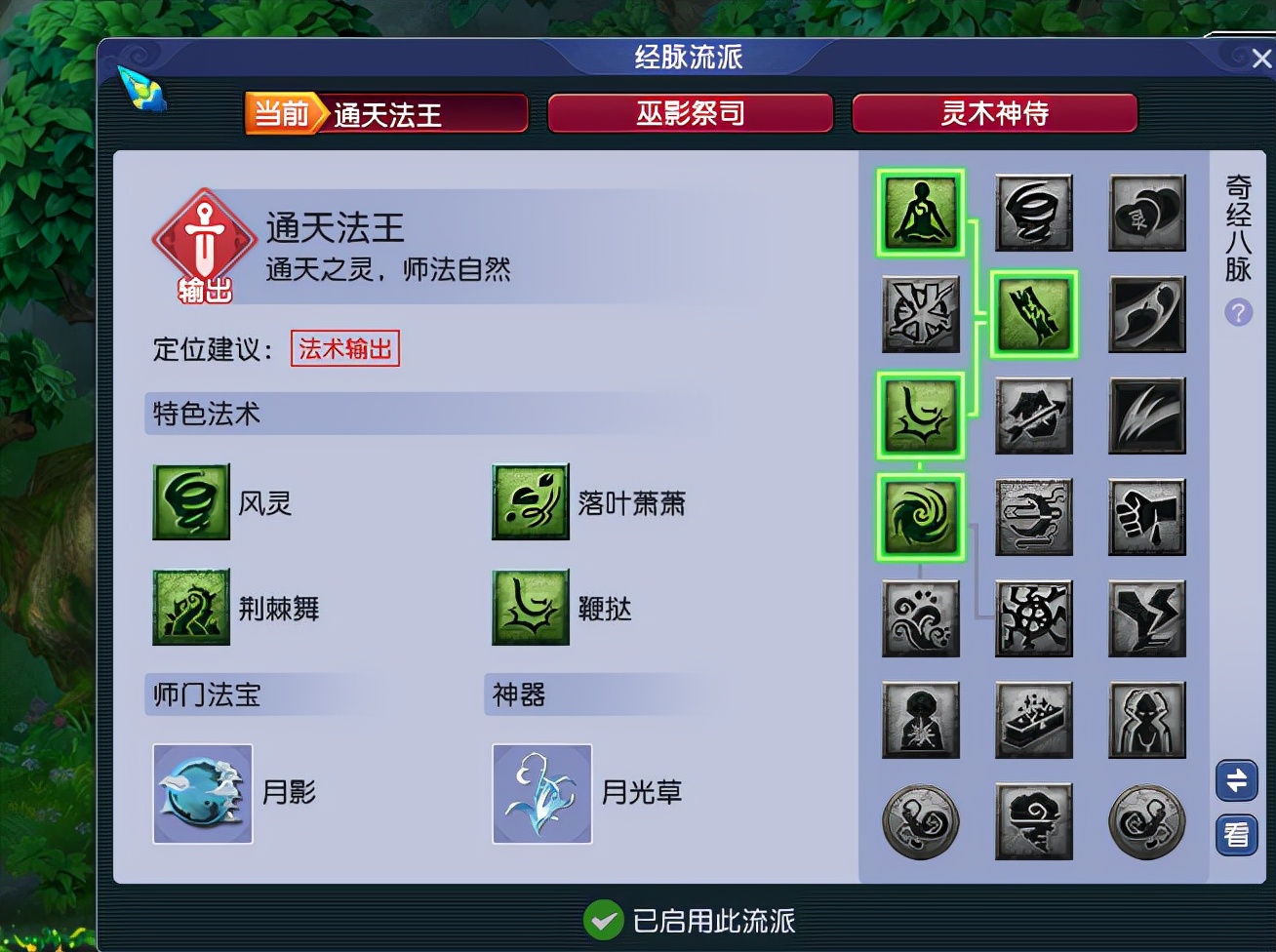
Task: Click the 看 view button on the right
Action: pos(1236,834)
